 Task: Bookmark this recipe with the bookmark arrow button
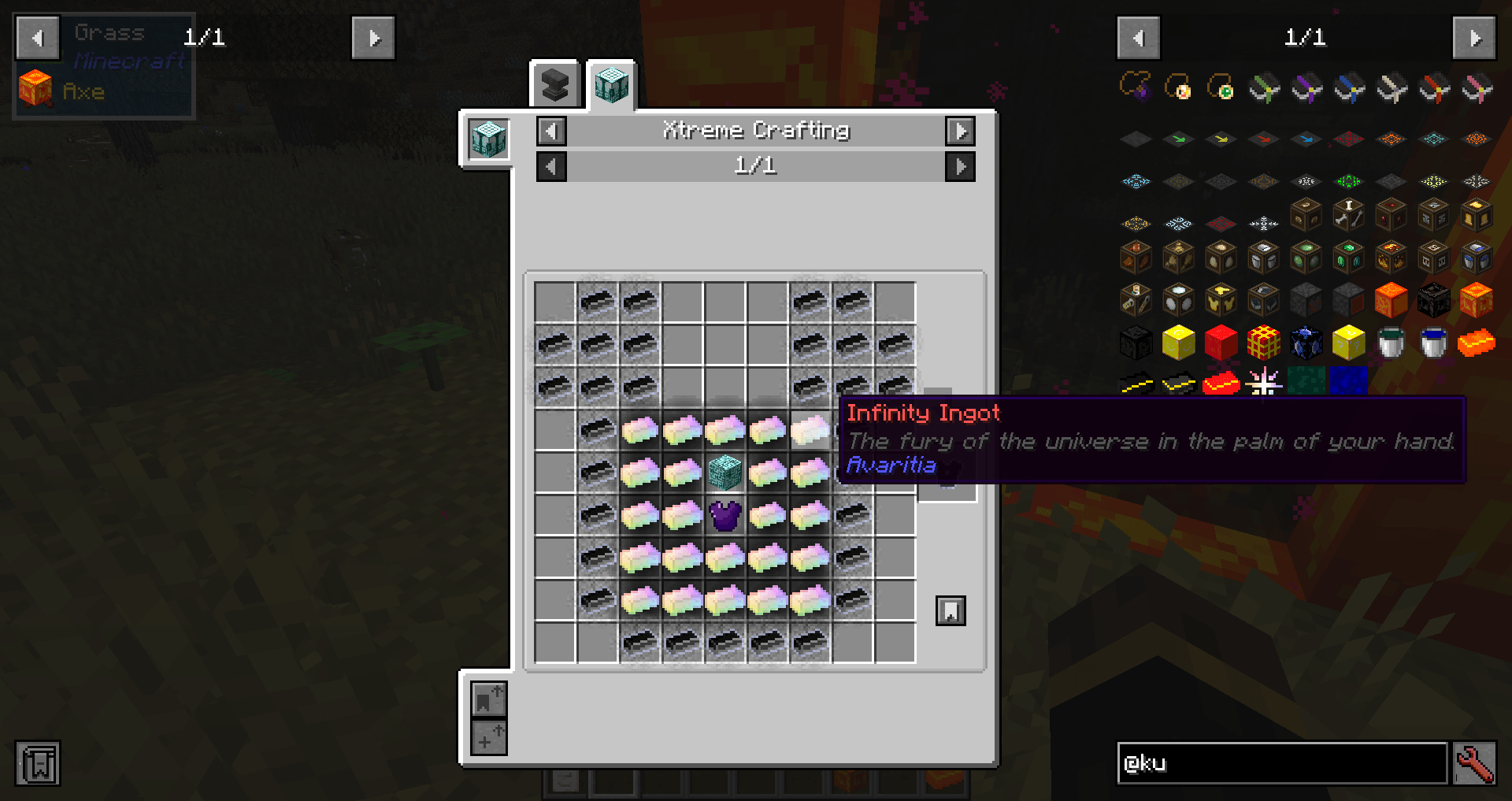[x=488, y=699]
